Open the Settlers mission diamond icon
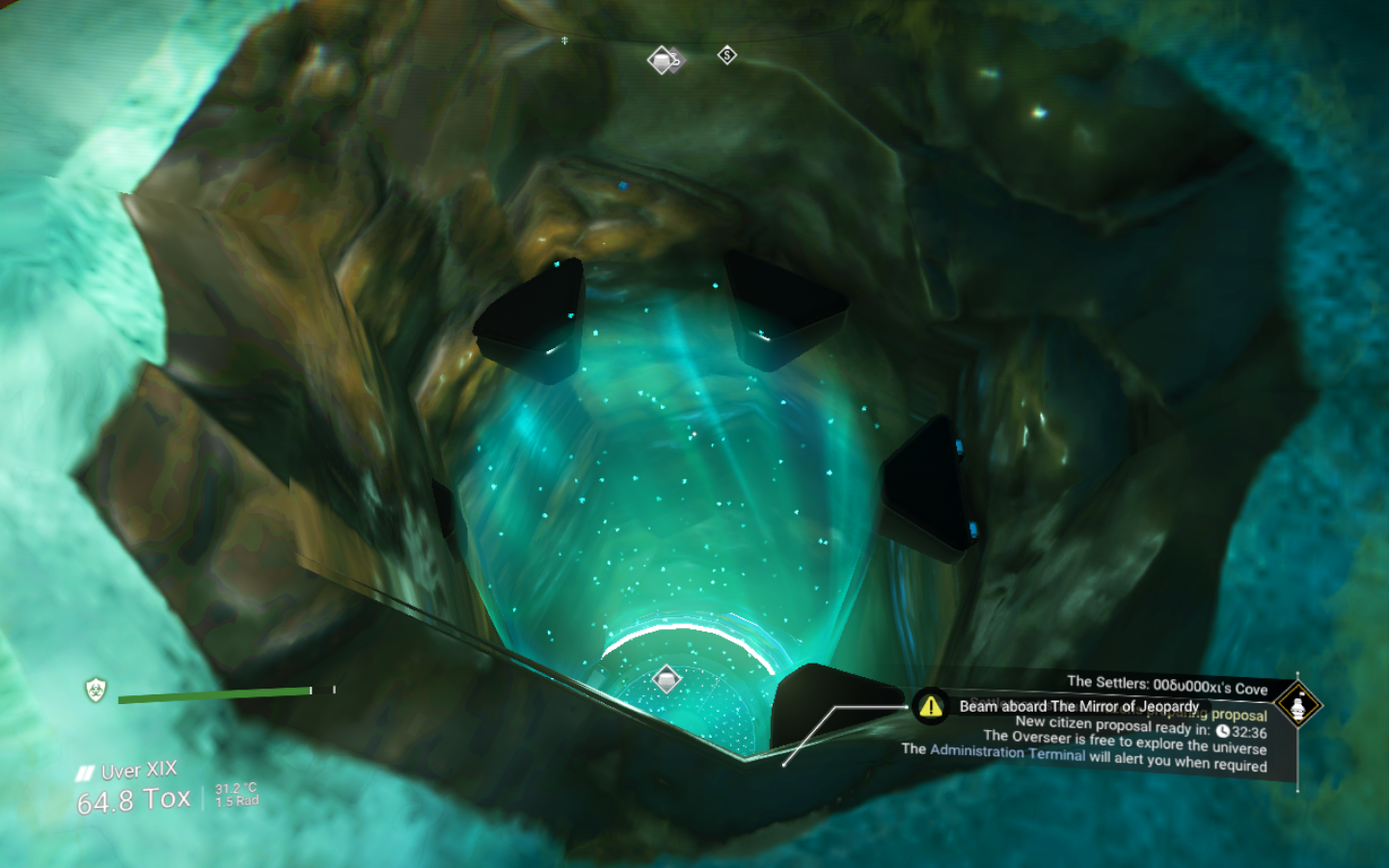Viewport: 1389px width, 868px height. click(x=1297, y=705)
